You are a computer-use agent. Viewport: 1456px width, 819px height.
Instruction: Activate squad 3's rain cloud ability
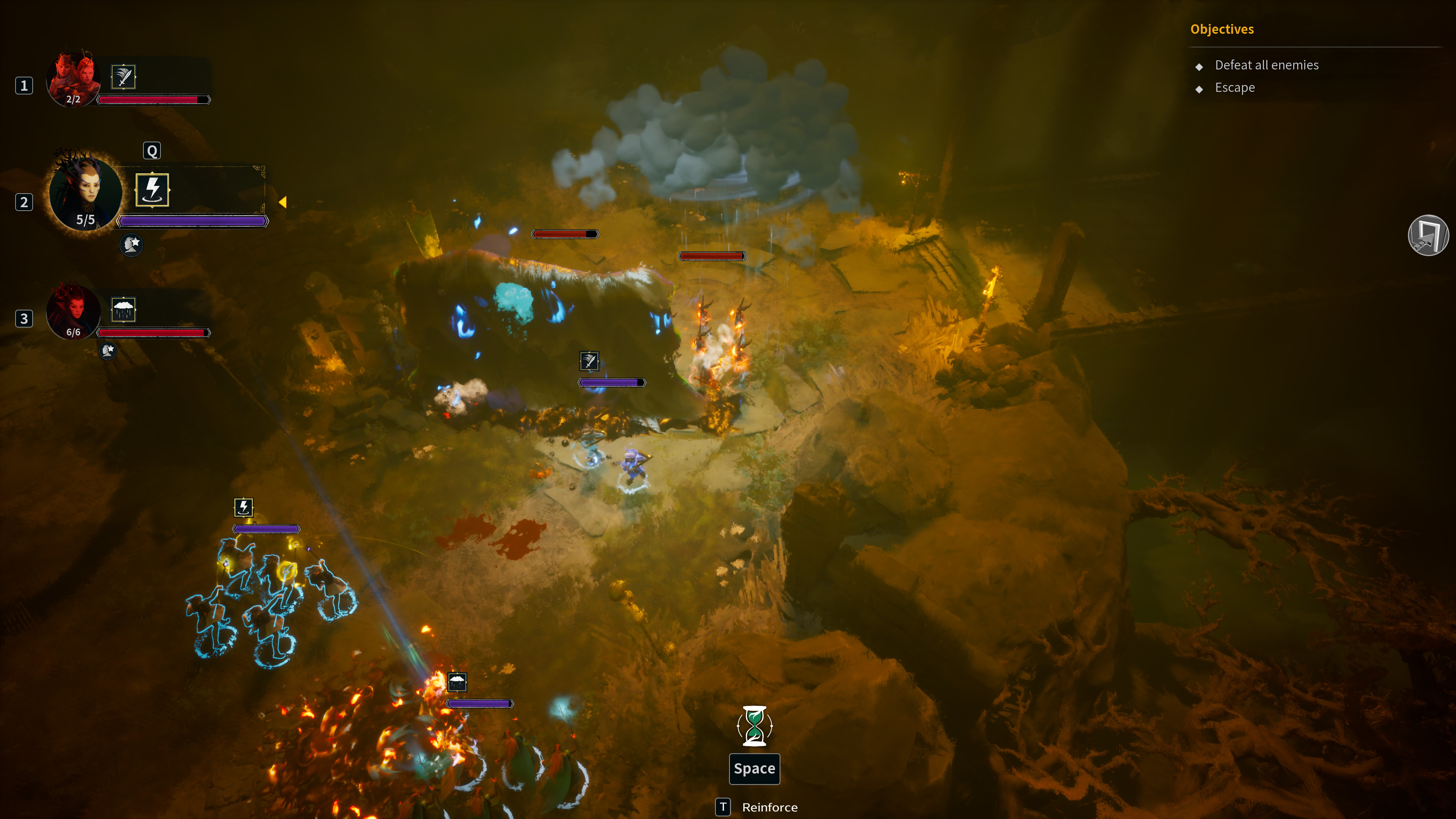123,309
